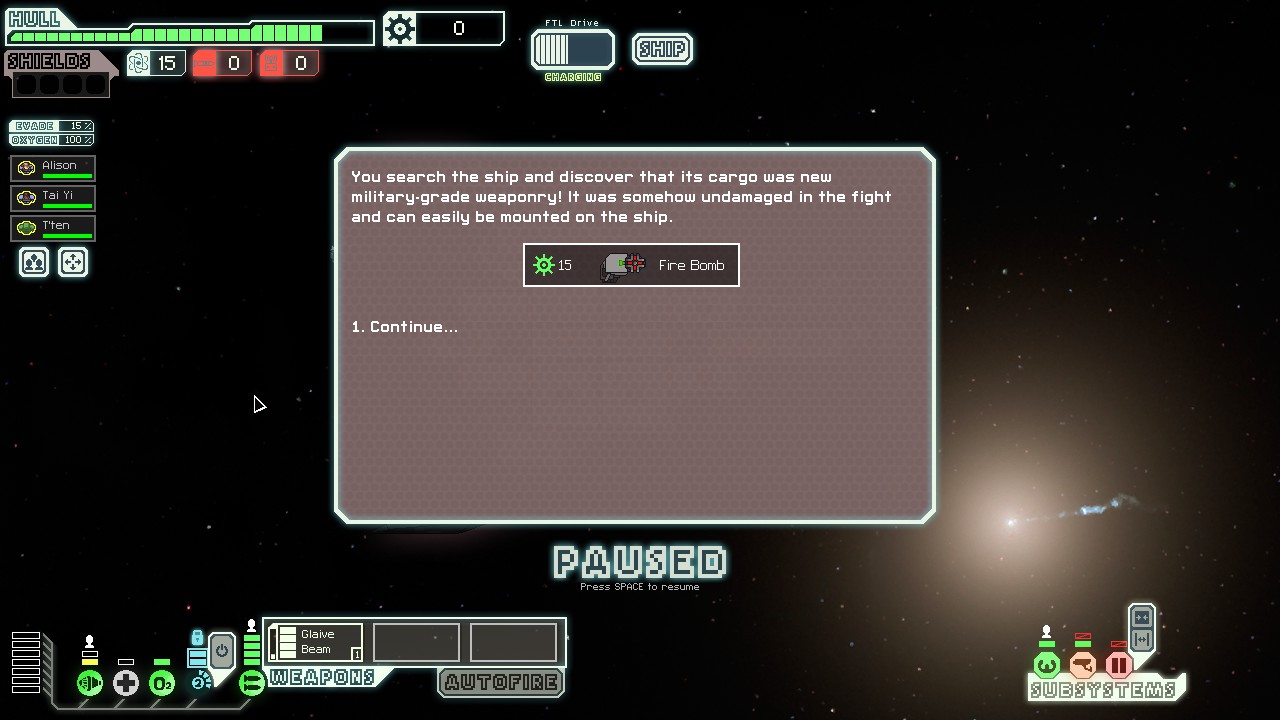The image size is (1280, 720).
Task: Click the four-arrows crew positions button
Action: 73,262
